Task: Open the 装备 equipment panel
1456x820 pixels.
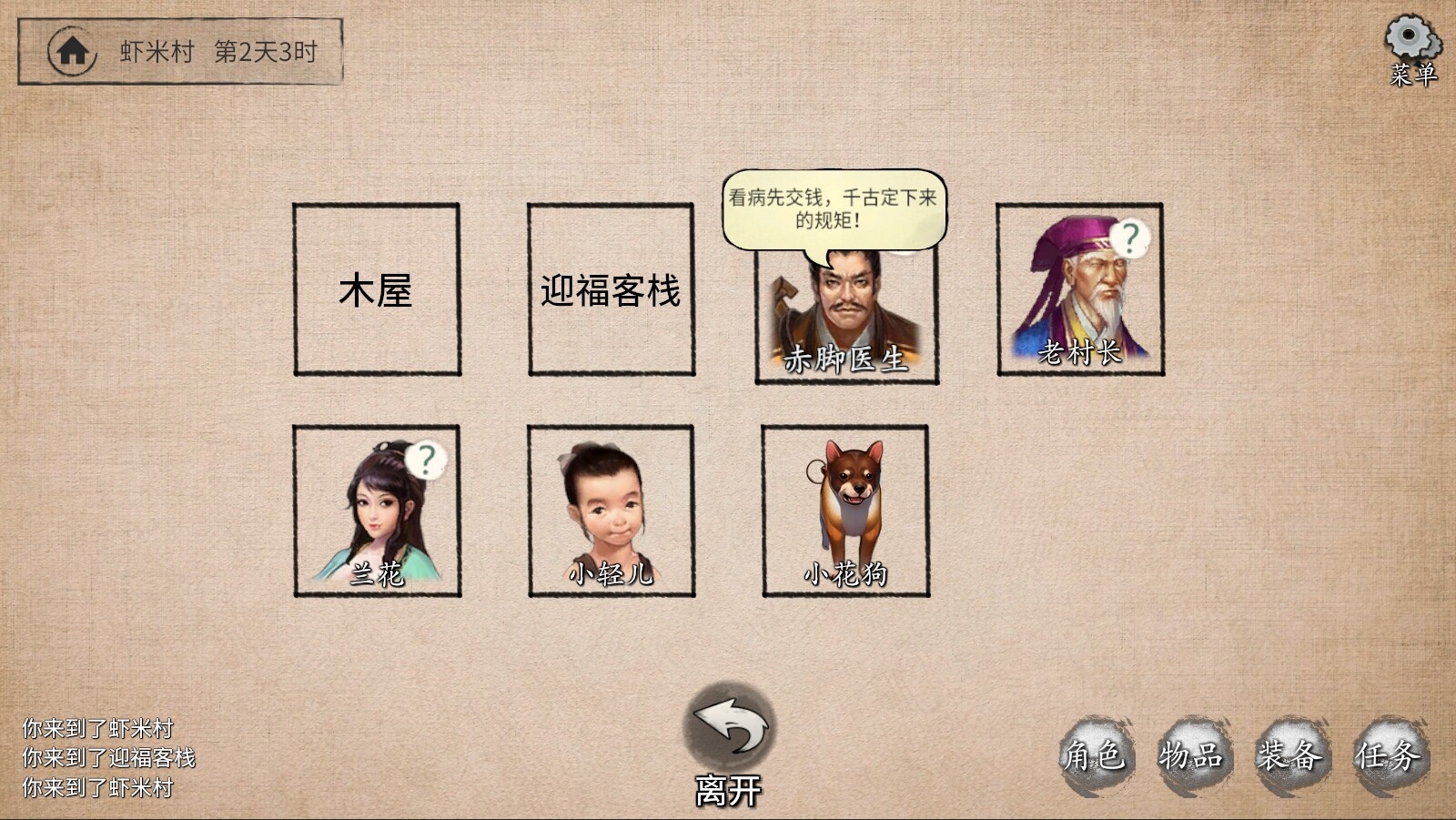Action: click(1292, 754)
